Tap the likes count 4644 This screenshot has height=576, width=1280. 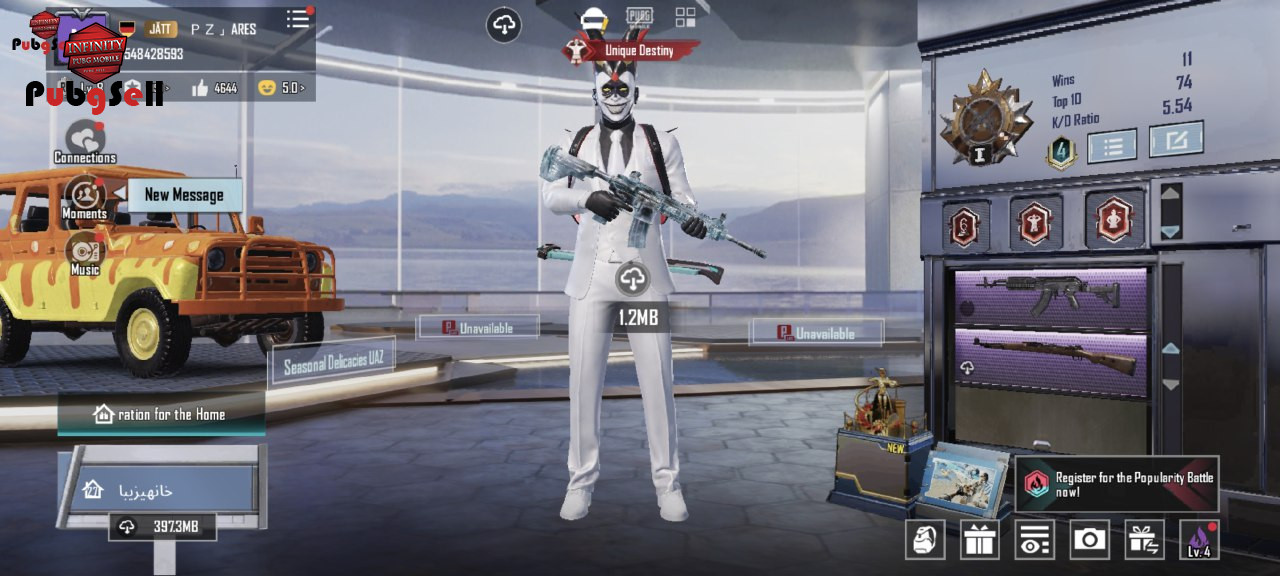[214, 88]
